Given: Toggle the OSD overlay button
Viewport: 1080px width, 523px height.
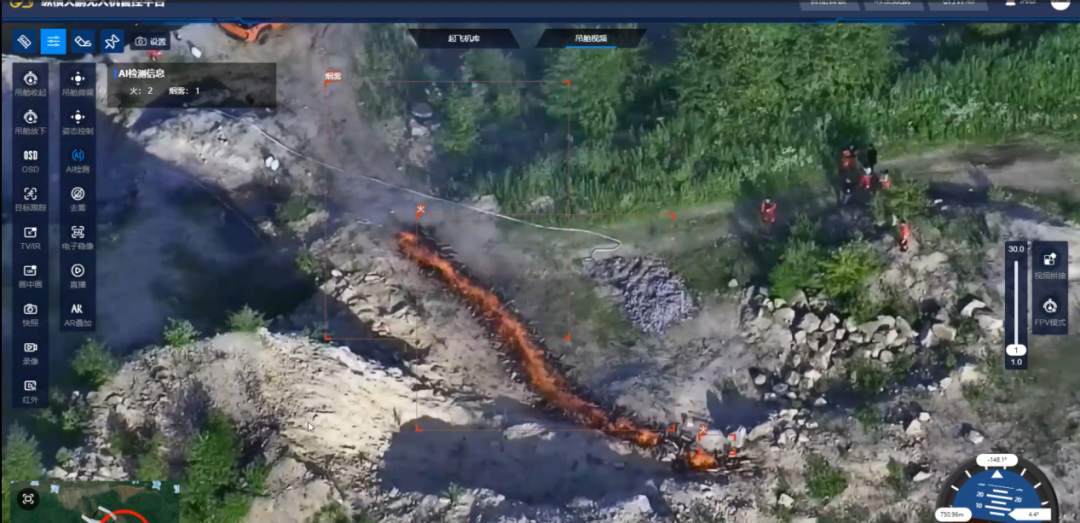Looking at the screenshot, I should tap(30, 159).
